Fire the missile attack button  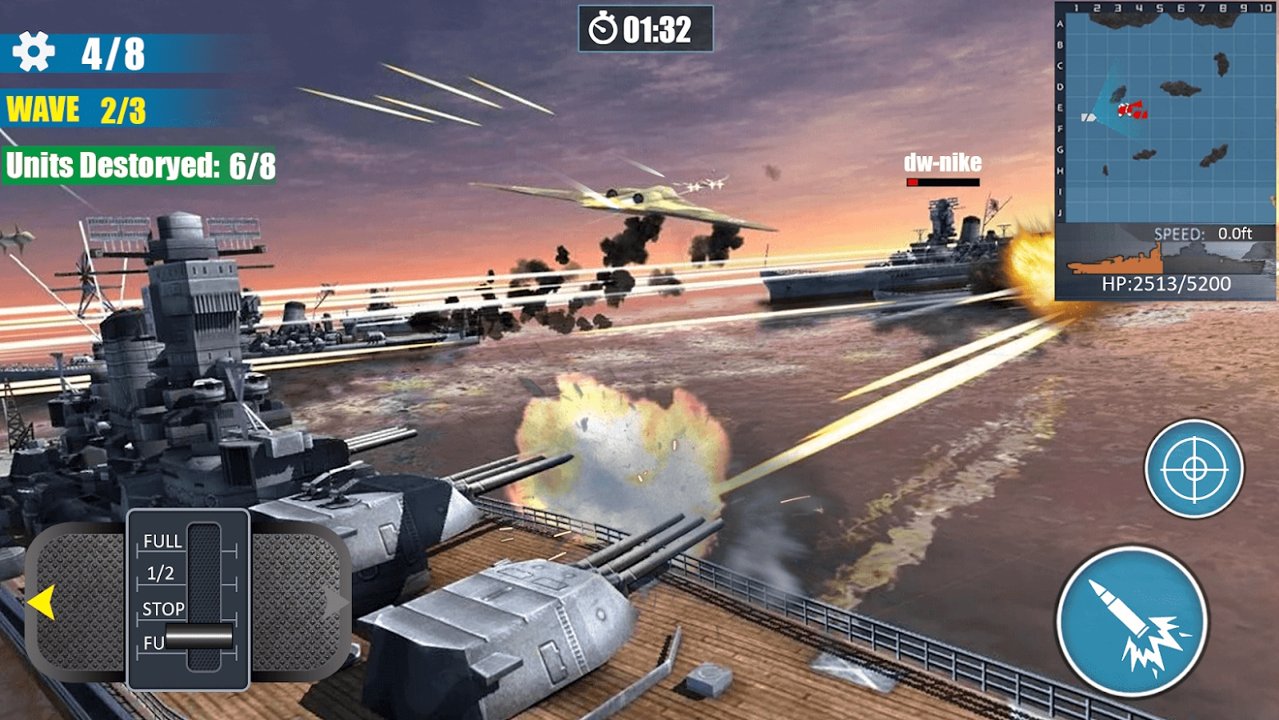[x=1131, y=621]
